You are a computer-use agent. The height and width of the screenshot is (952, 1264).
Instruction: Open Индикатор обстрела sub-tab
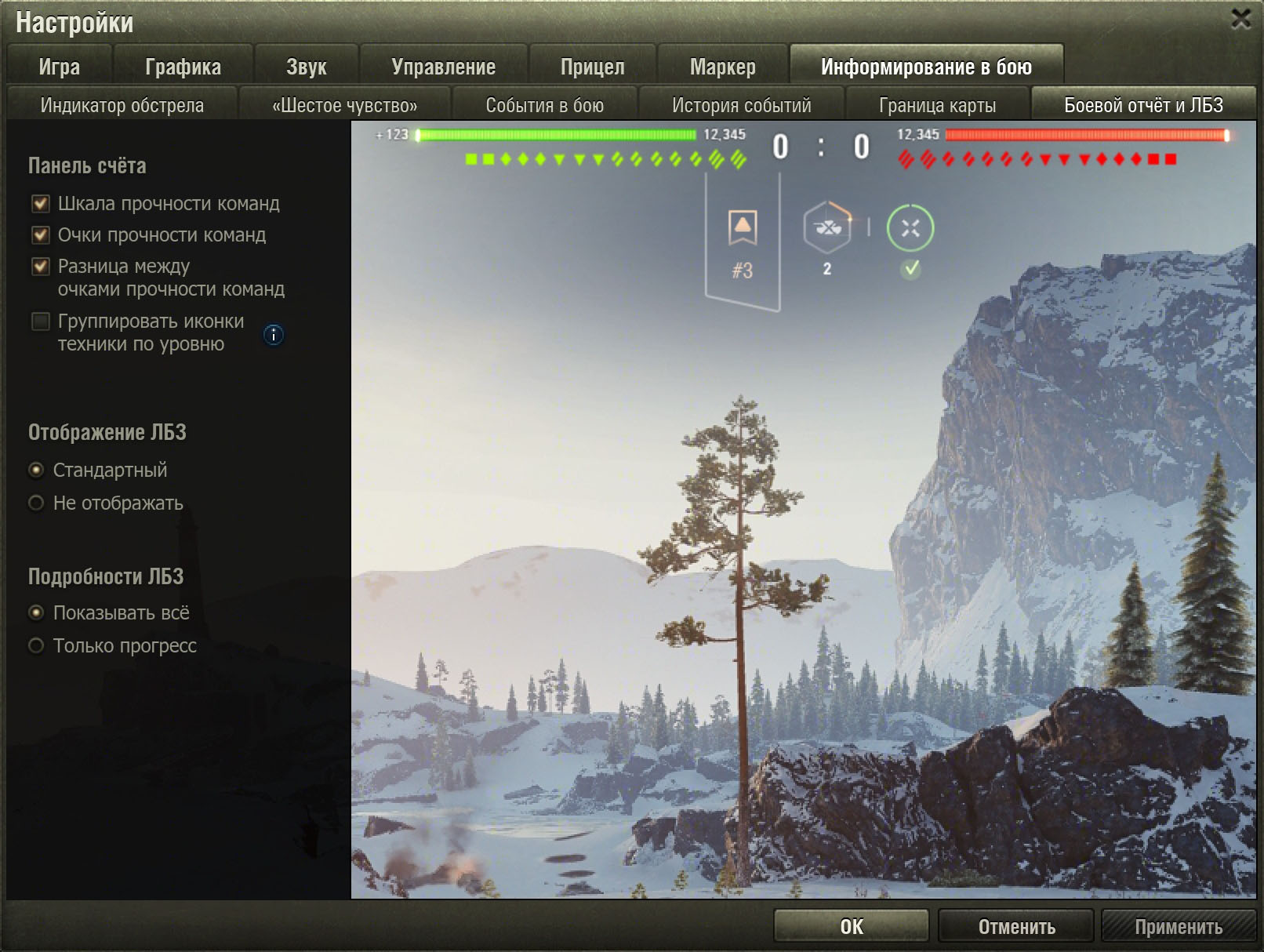coord(122,105)
